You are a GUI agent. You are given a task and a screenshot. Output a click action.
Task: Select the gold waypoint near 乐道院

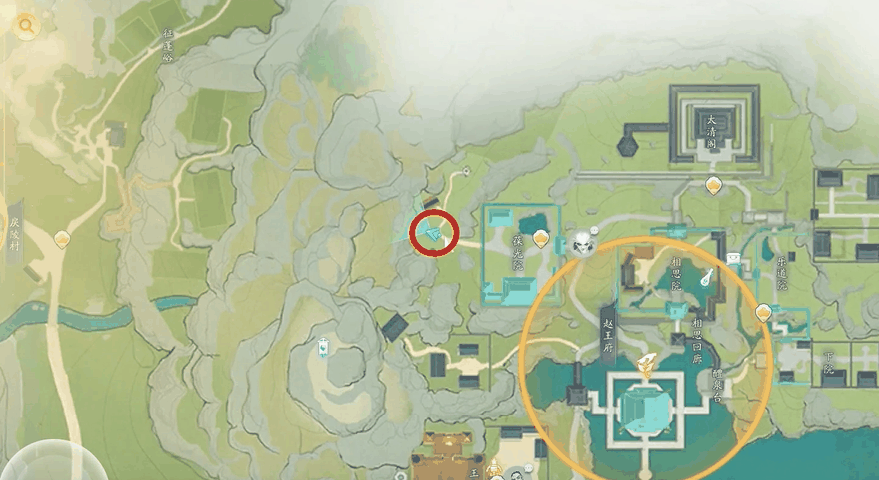tap(765, 312)
